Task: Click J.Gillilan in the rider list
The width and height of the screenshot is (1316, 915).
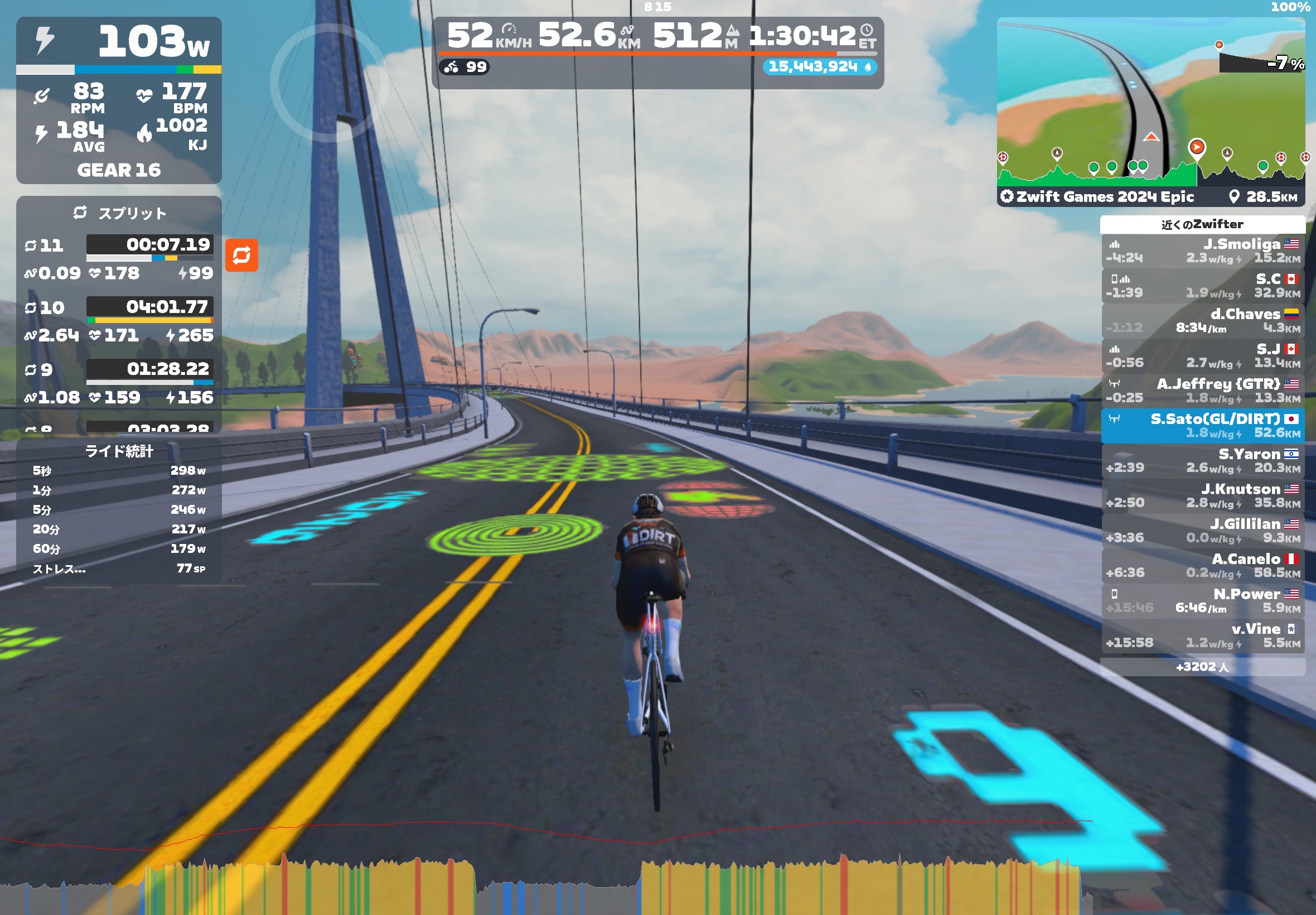Action: [x=1203, y=531]
